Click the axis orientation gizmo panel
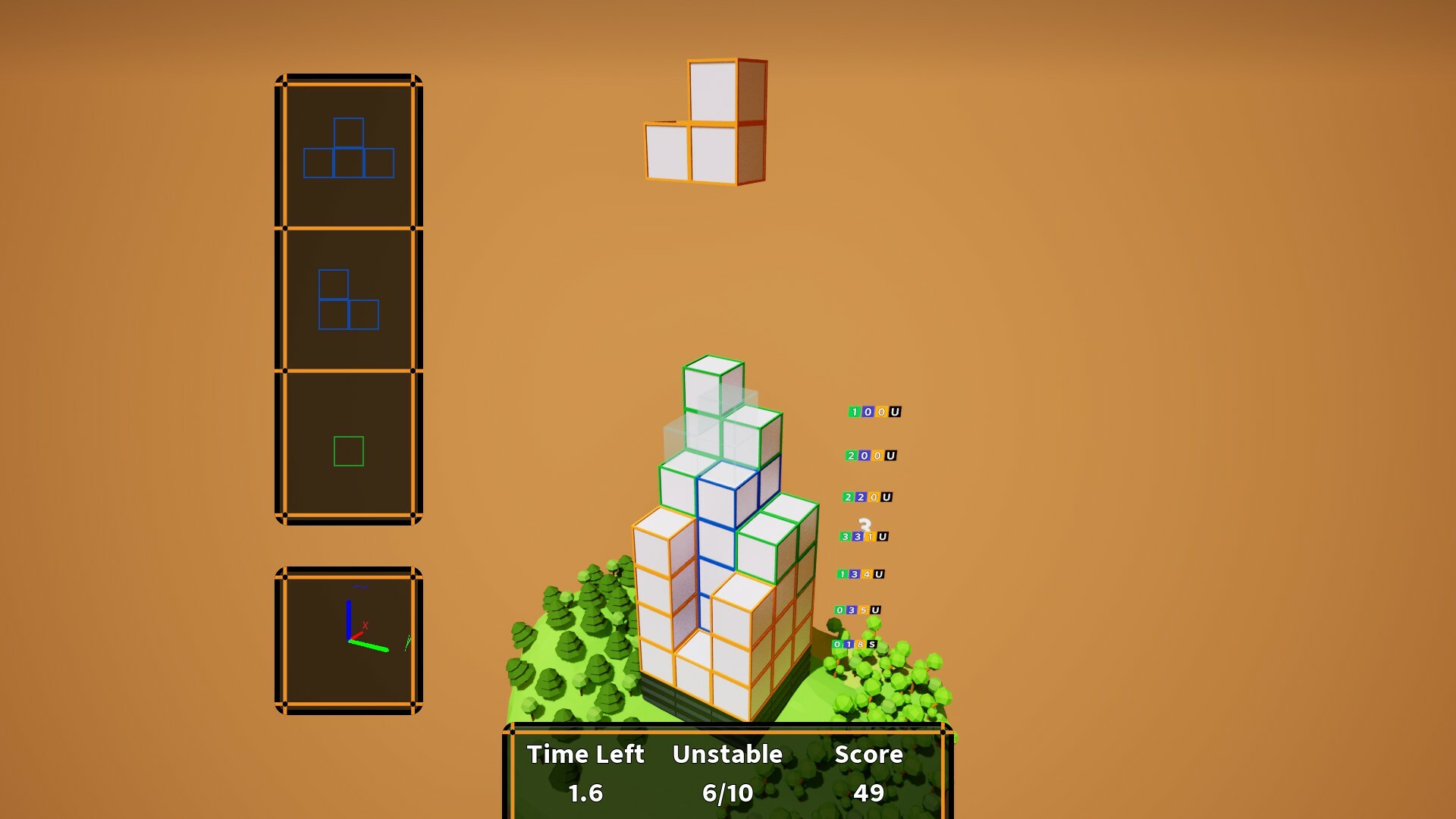1456x819 pixels. (347, 635)
